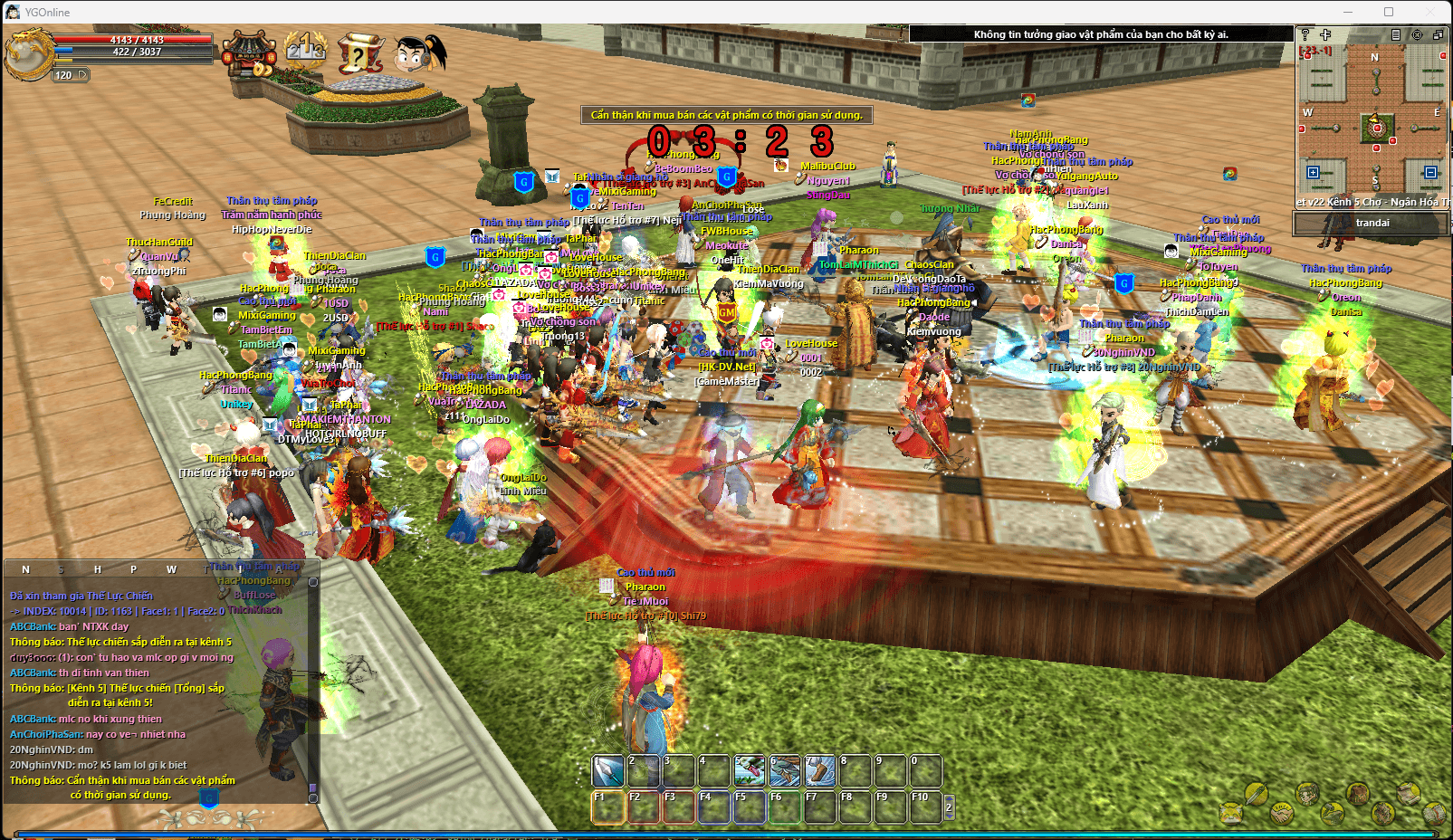Expand the arrow next to level 120

click(82, 75)
